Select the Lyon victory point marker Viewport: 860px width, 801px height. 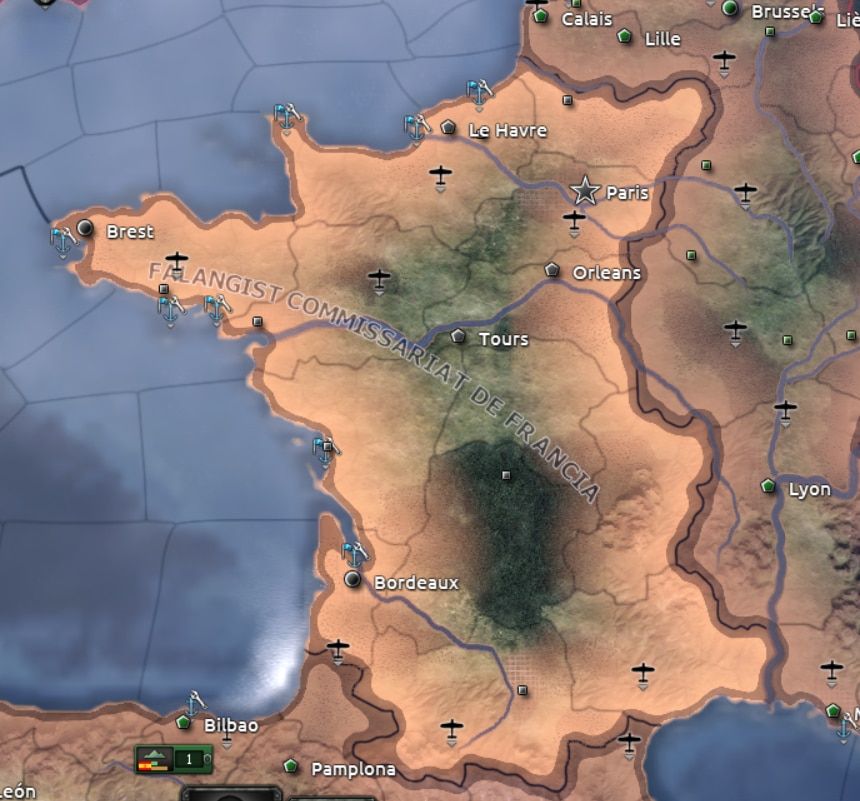(x=768, y=486)
